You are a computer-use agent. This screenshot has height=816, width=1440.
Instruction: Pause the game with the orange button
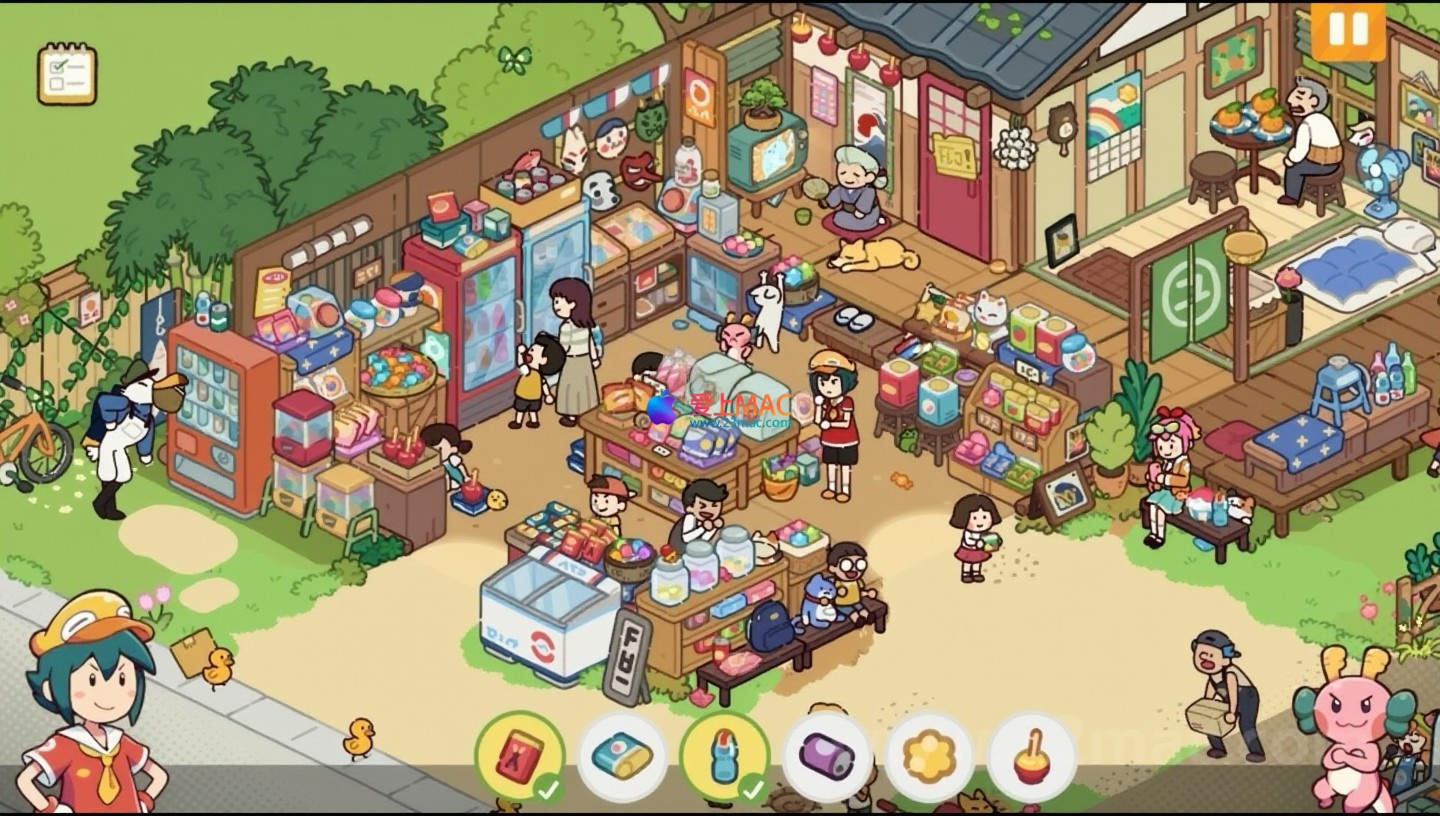(1347, 30)
